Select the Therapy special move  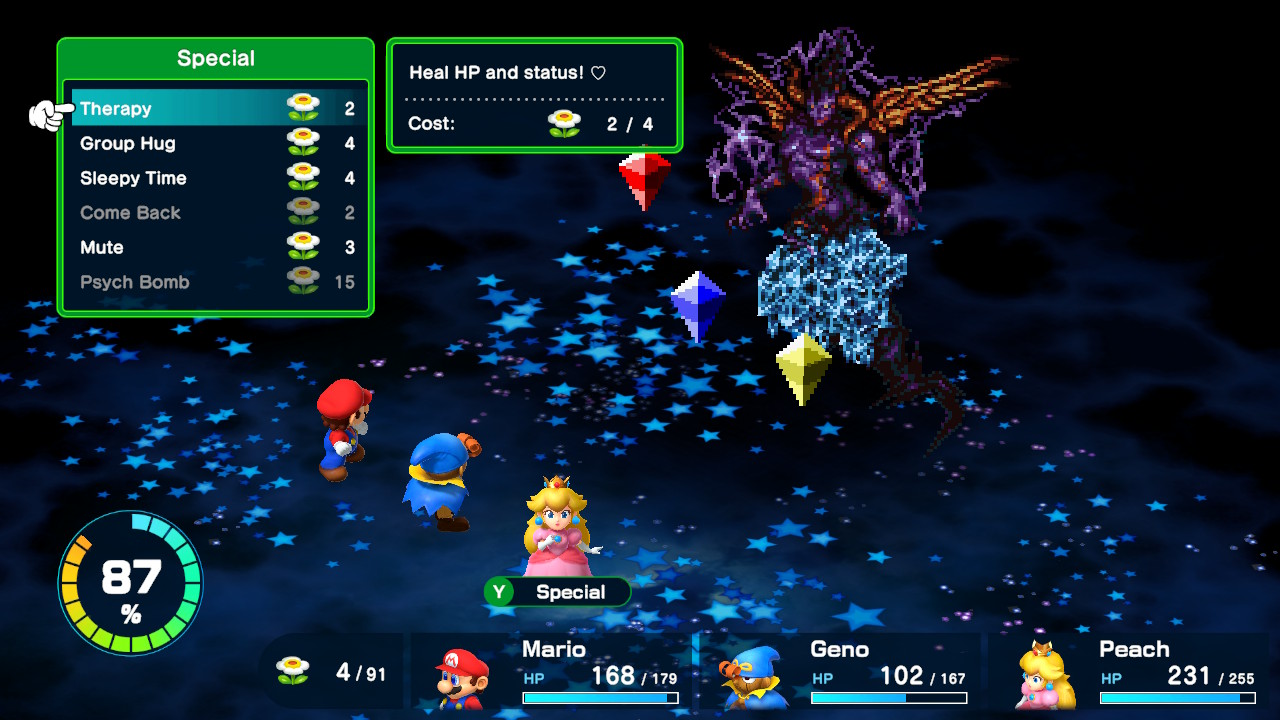[x=215, y=108]
